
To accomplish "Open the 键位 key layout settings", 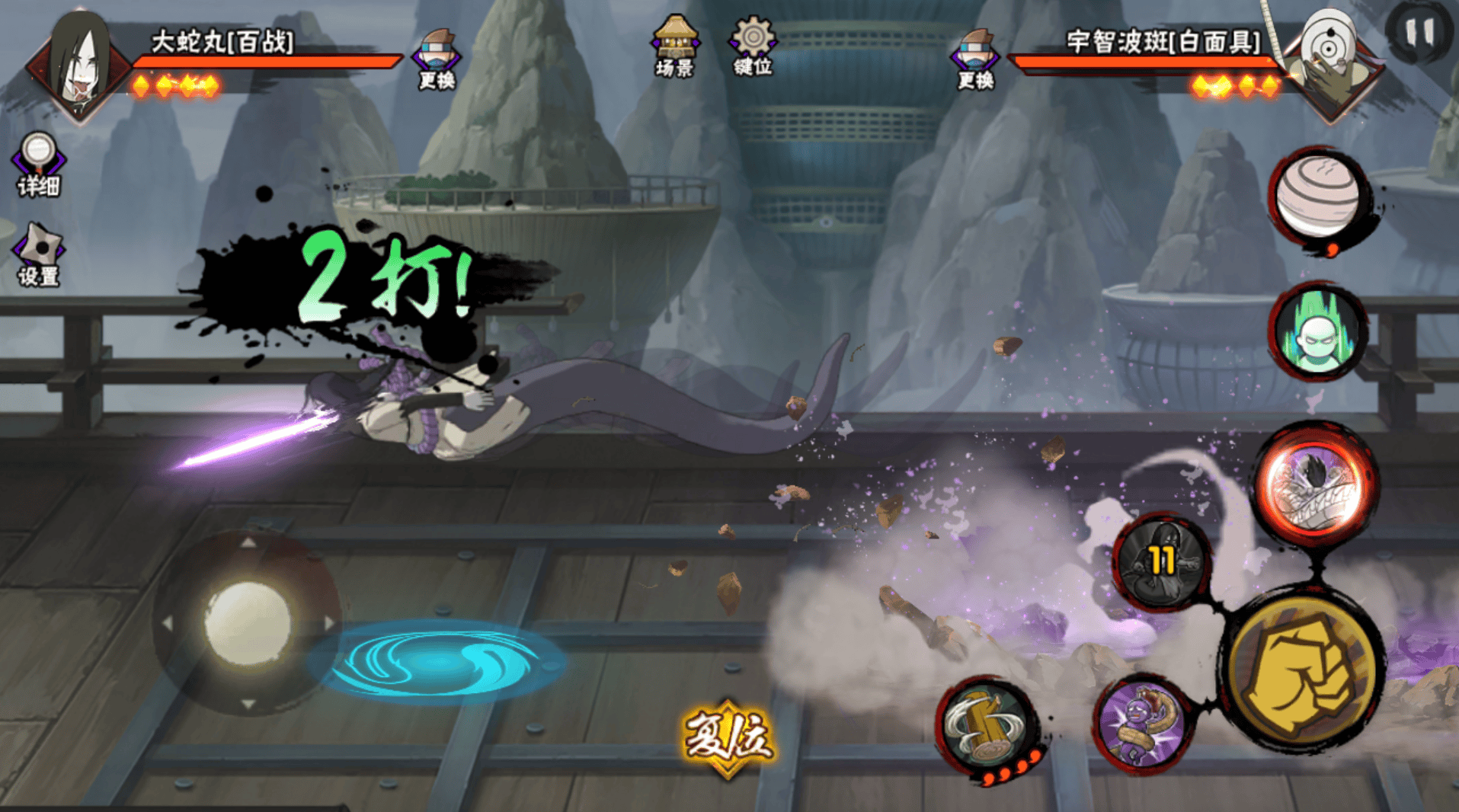I will click(753, 46).
